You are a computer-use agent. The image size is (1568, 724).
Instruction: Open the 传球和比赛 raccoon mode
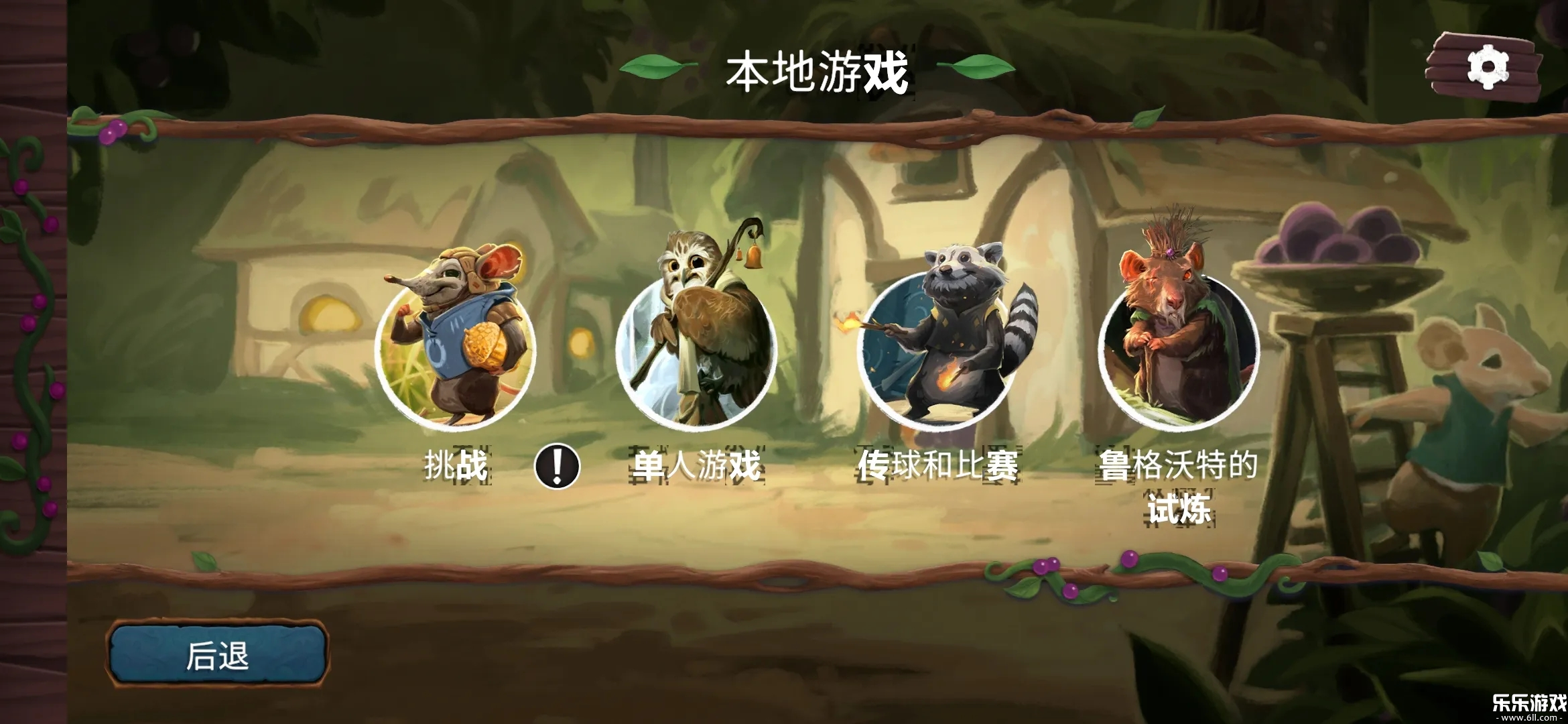pos(937,349)
